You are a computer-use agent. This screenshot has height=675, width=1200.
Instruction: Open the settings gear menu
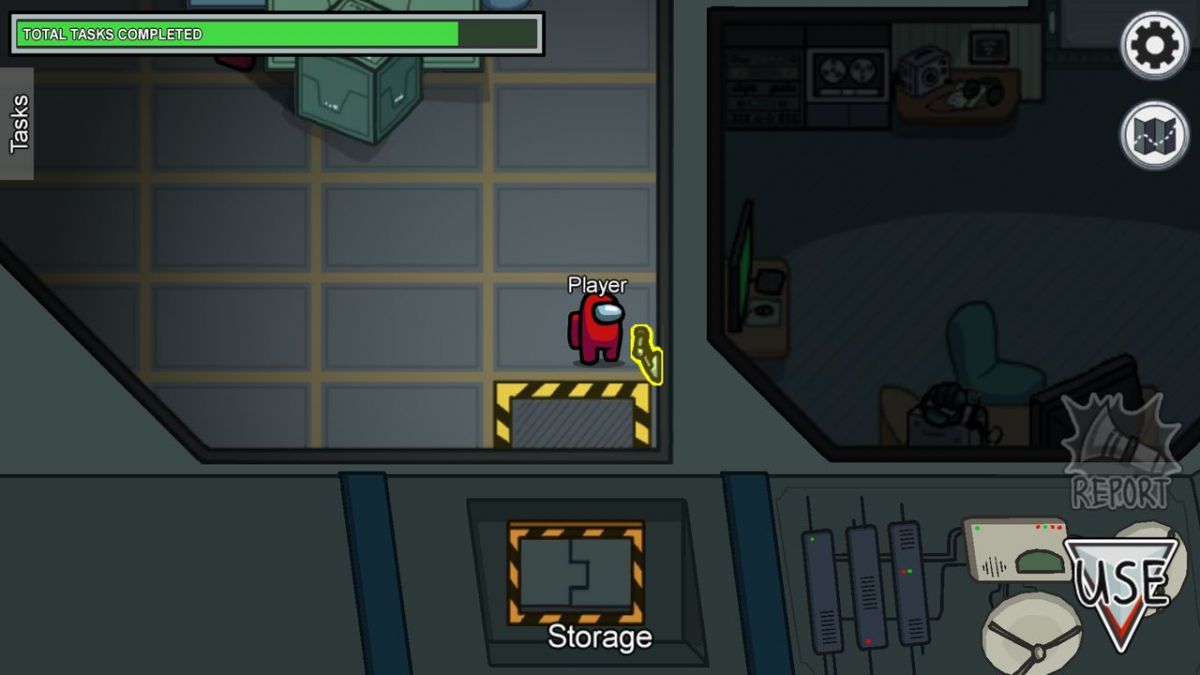click(x=1155, y=45)
